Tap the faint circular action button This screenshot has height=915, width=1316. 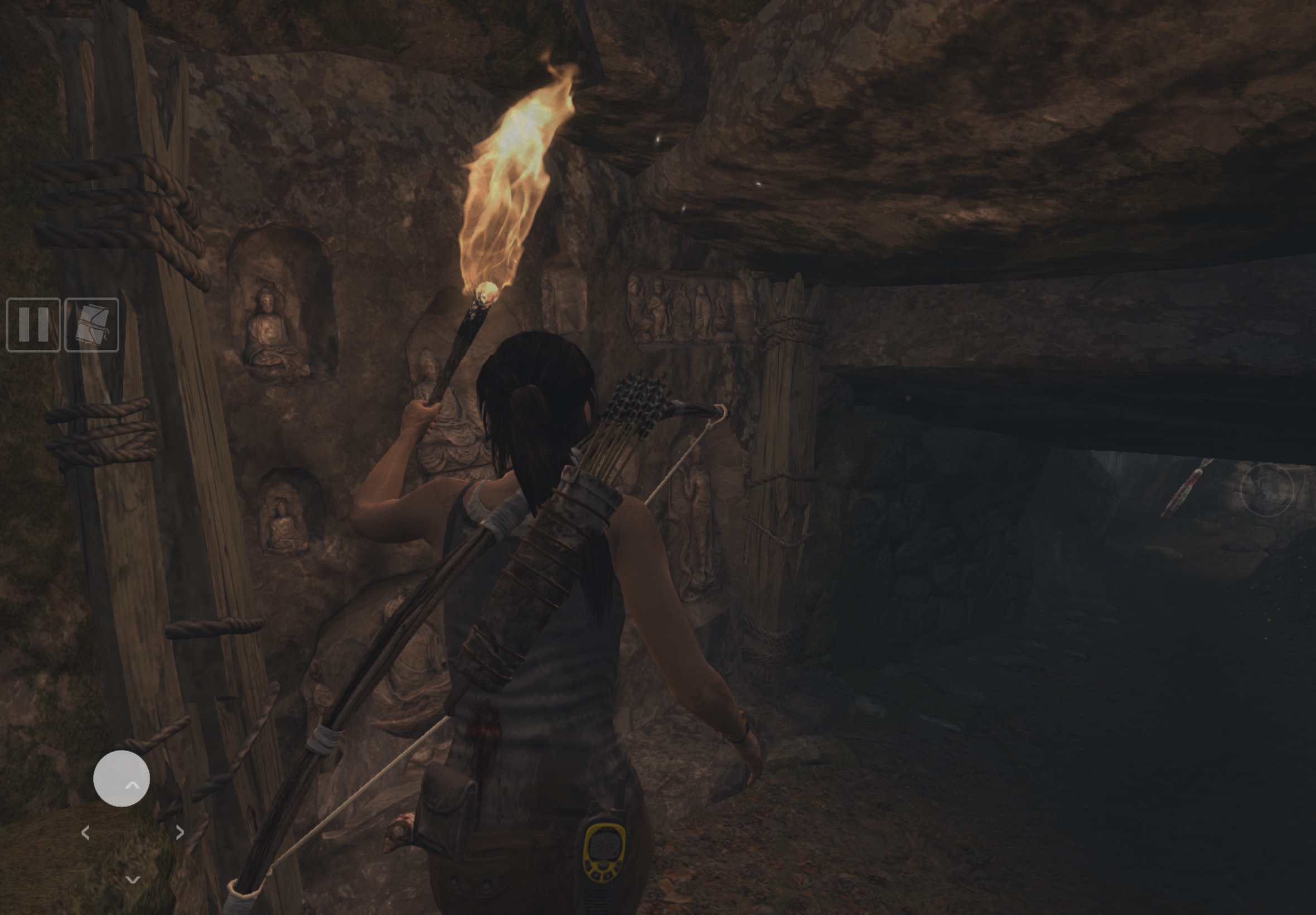click(x=1267, y=490)
